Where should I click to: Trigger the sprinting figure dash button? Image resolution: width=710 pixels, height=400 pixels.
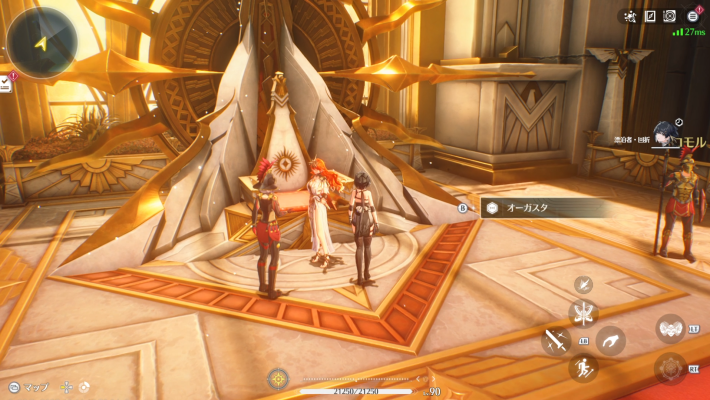[583, 368]
